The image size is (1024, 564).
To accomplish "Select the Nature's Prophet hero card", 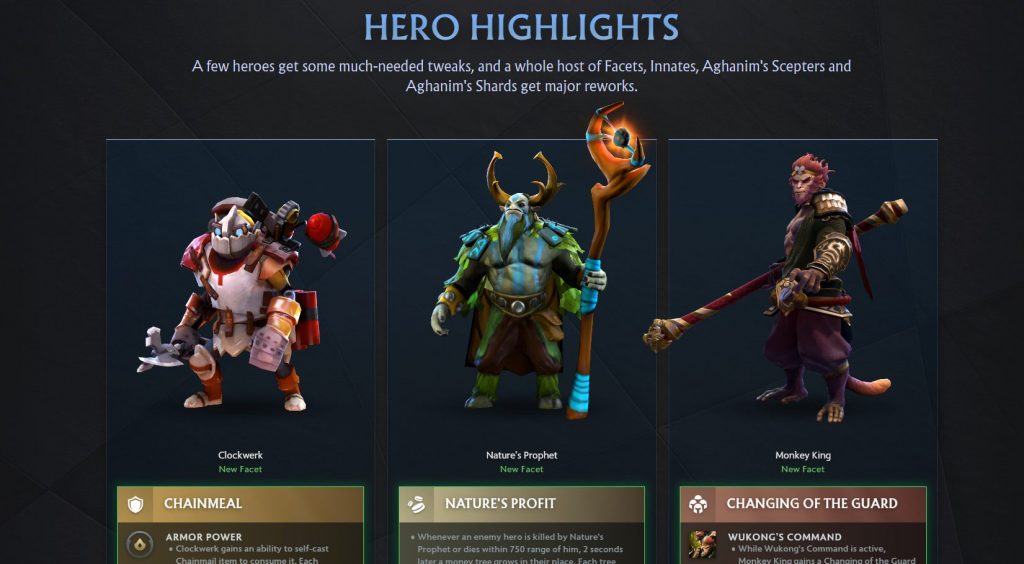I will 521,300.
